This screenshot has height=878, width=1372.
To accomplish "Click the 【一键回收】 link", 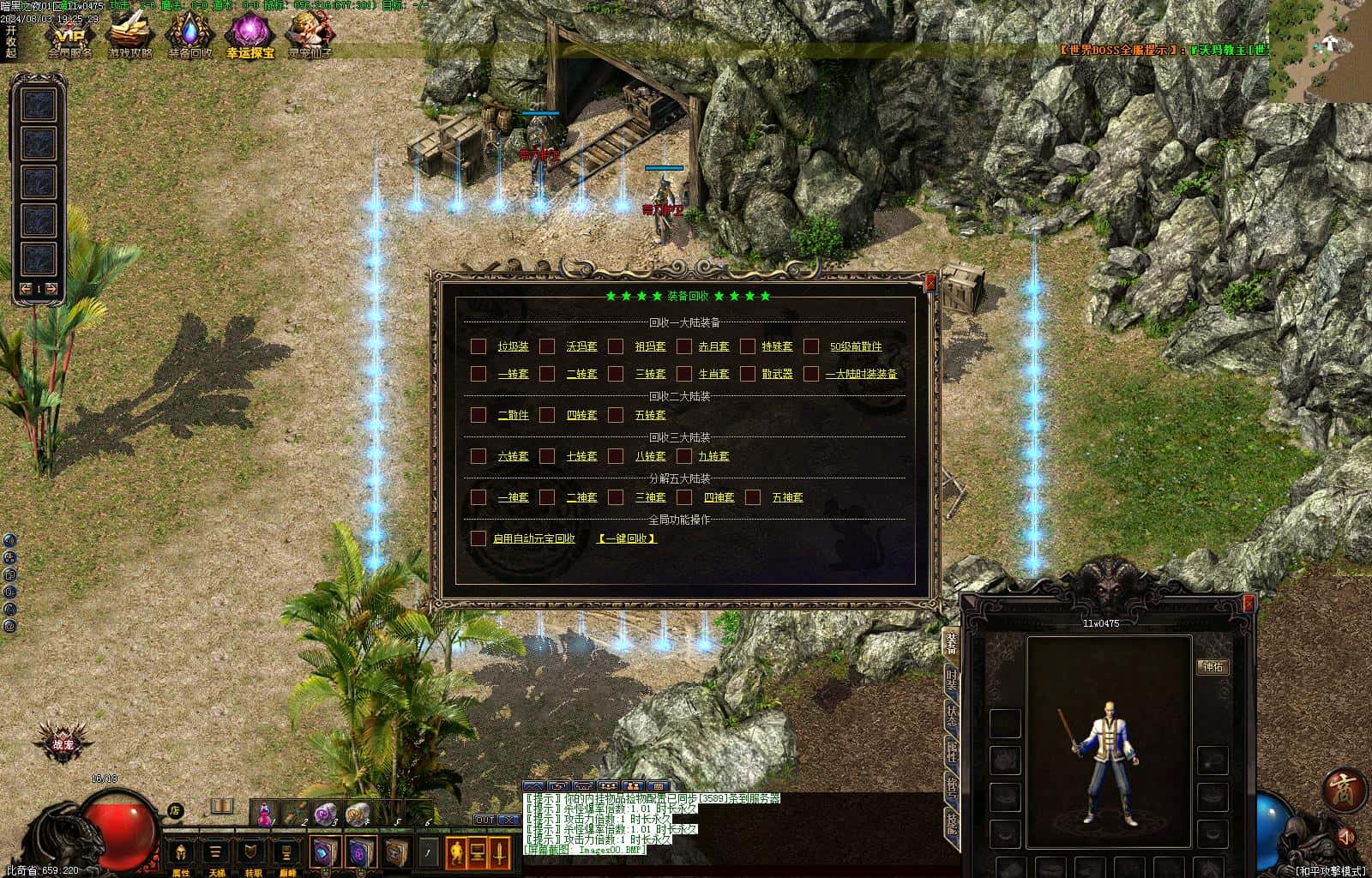I will coord(627,538).
